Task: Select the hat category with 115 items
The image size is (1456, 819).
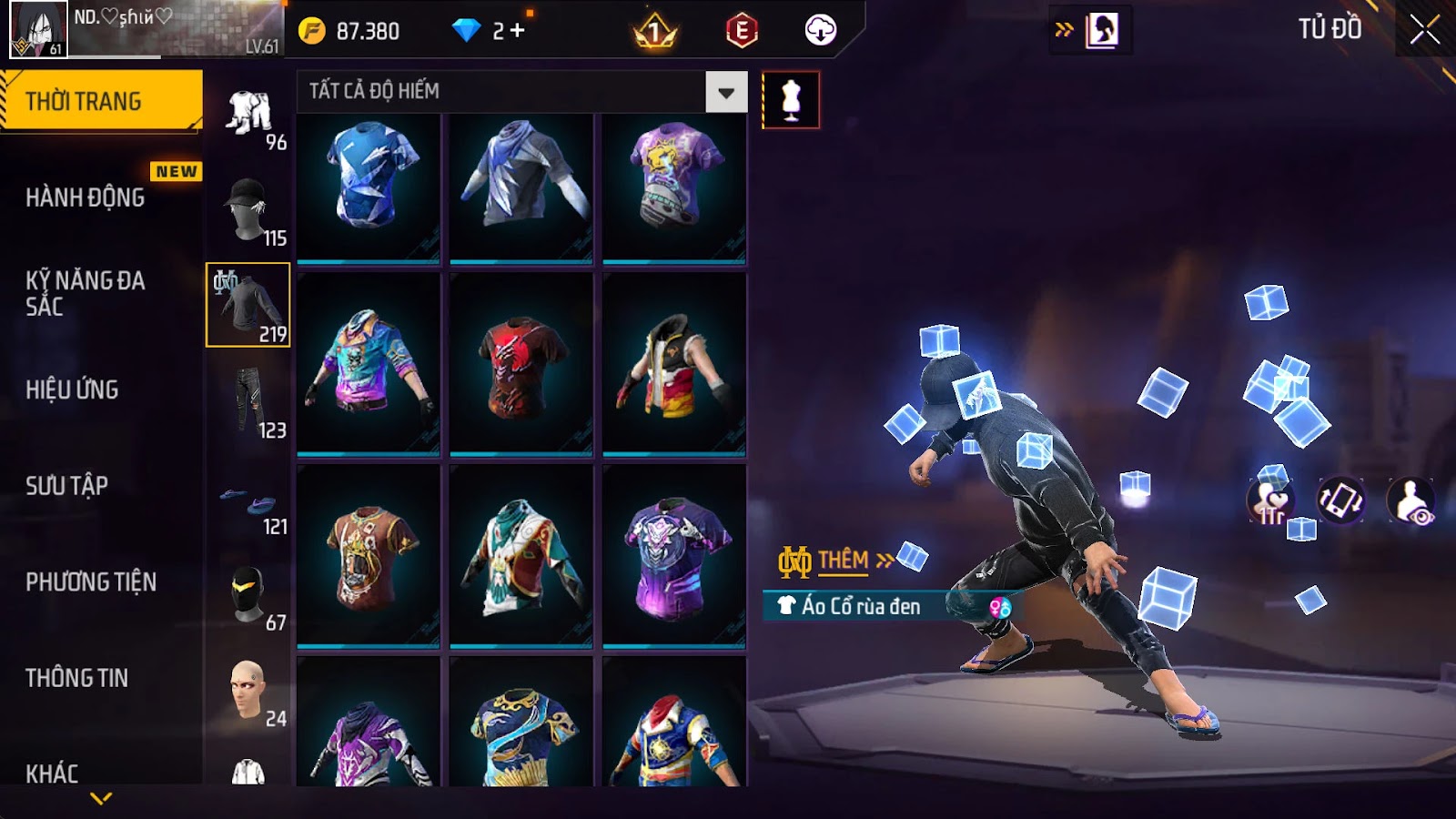Action: click(249, 211)
